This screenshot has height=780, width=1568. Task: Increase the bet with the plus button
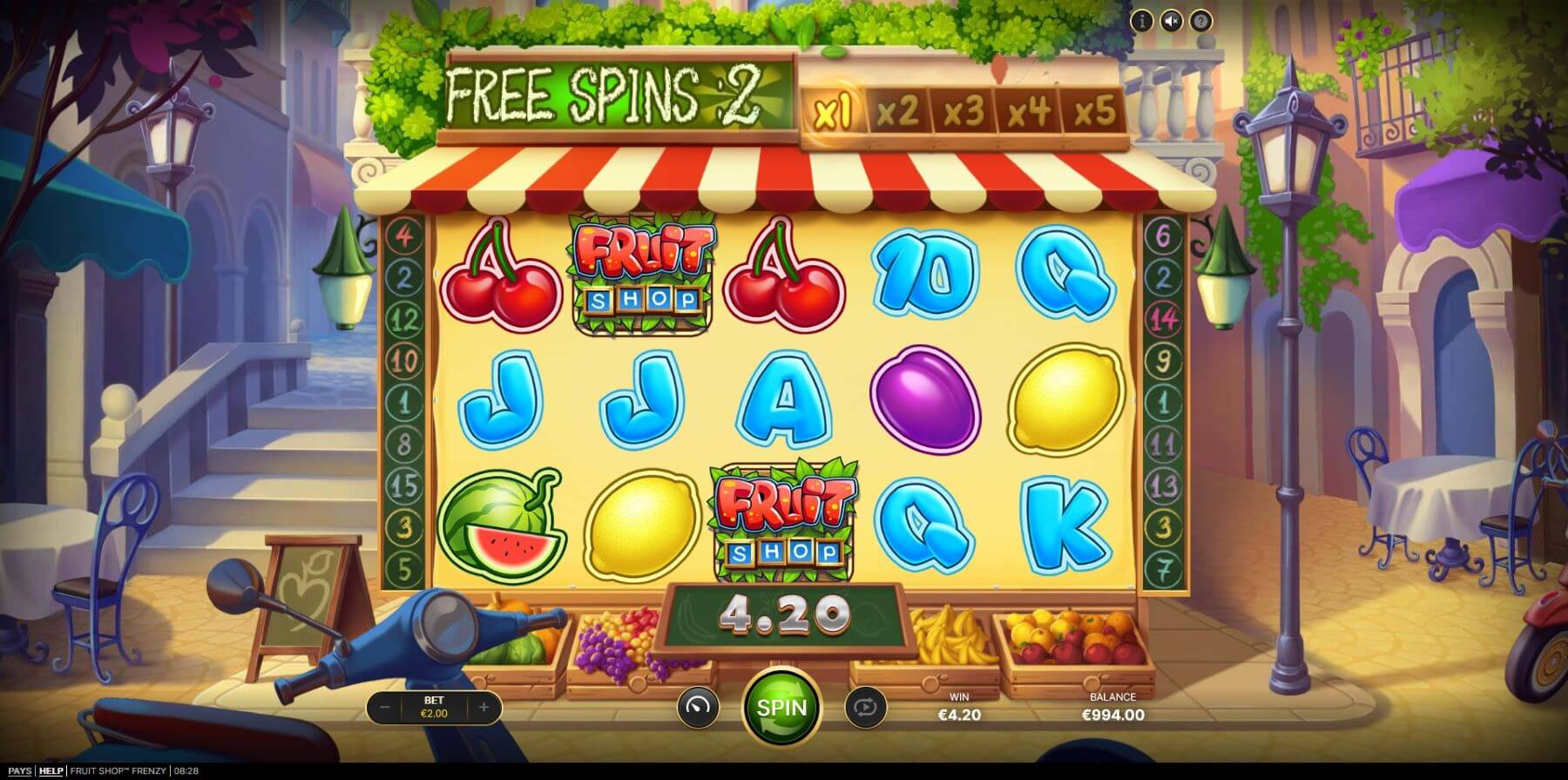coord(483,708)
